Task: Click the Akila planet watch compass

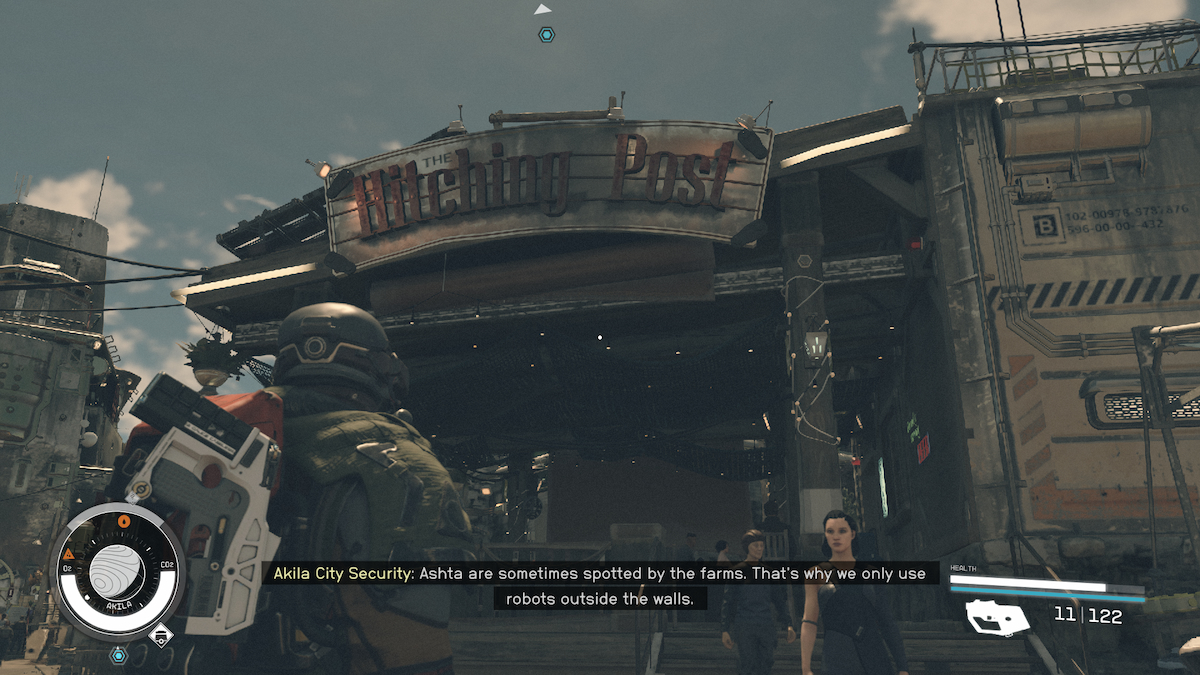Action: [x=118, y=571]
